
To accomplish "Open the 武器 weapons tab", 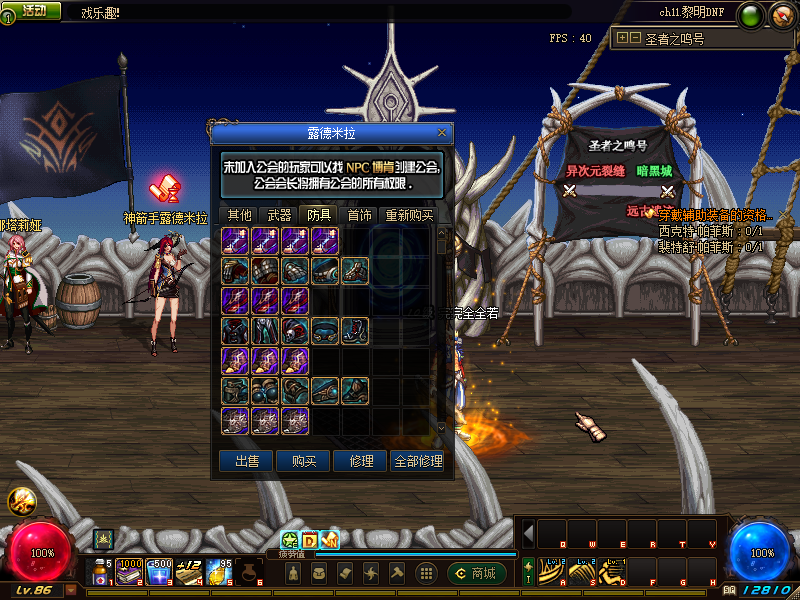I will [x=279, y=215].
